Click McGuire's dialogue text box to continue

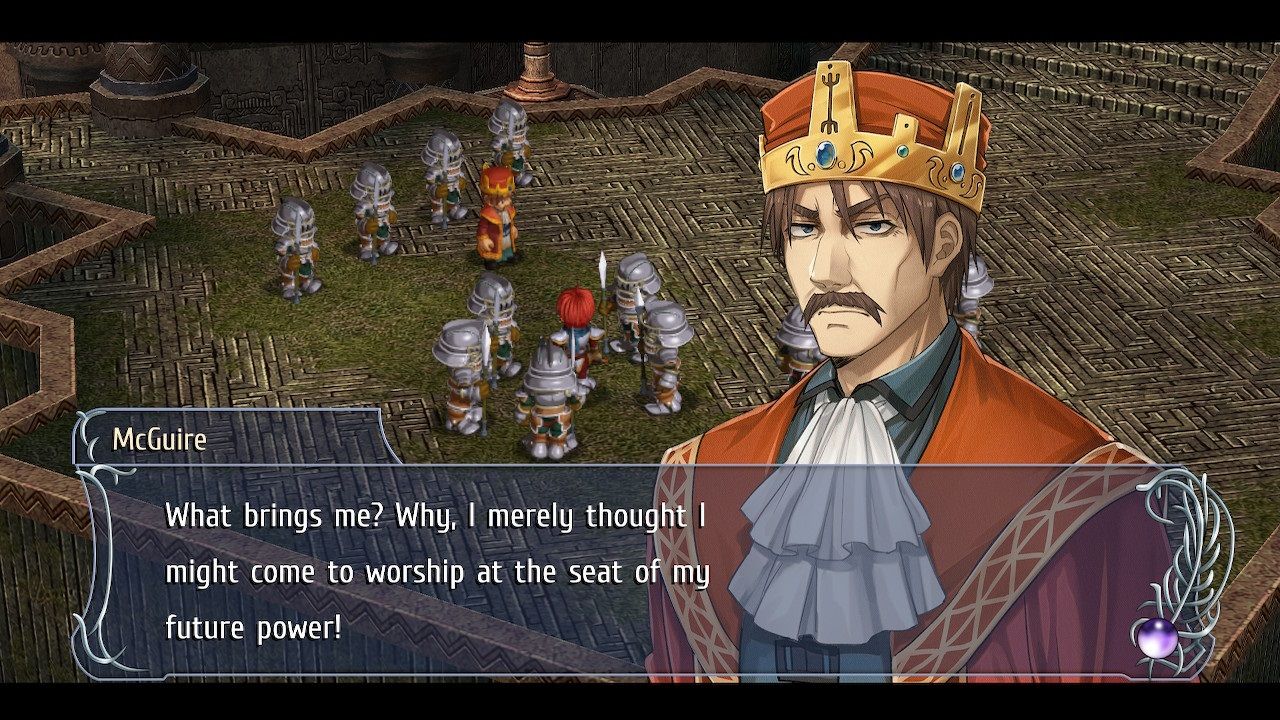tap(438, 571)
